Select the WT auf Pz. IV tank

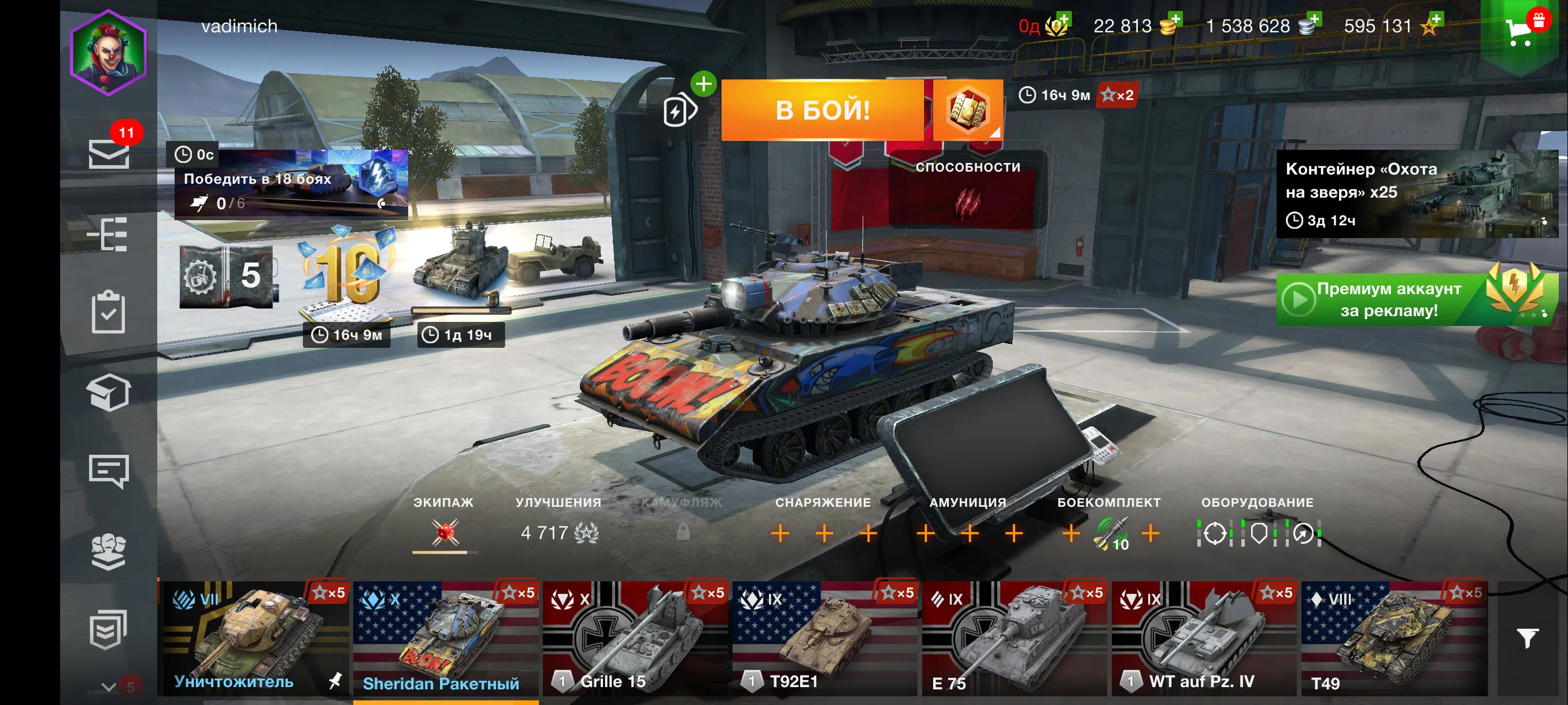point(1203,639)
